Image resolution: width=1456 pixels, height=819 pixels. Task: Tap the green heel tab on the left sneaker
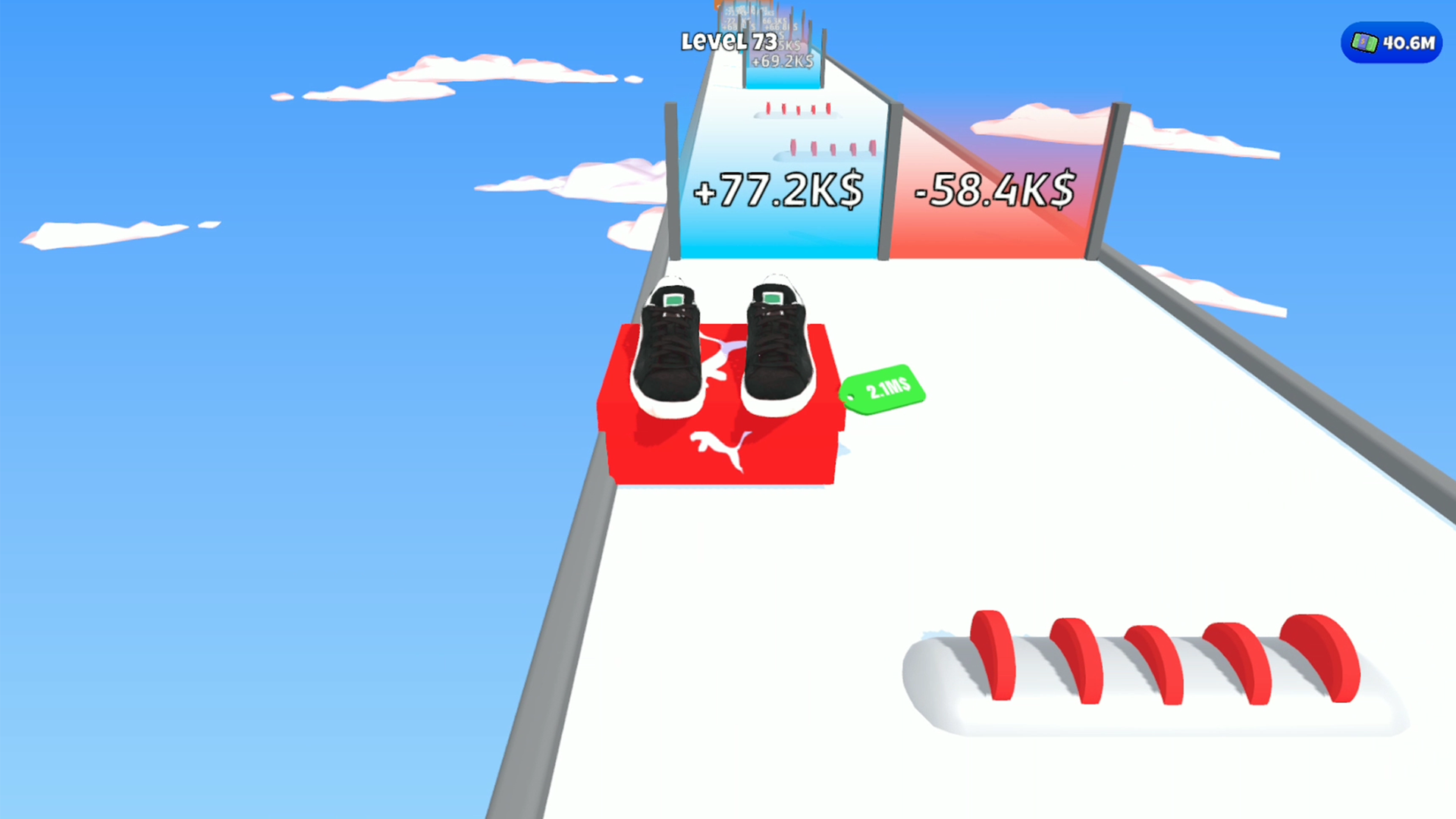pos(673,300)
